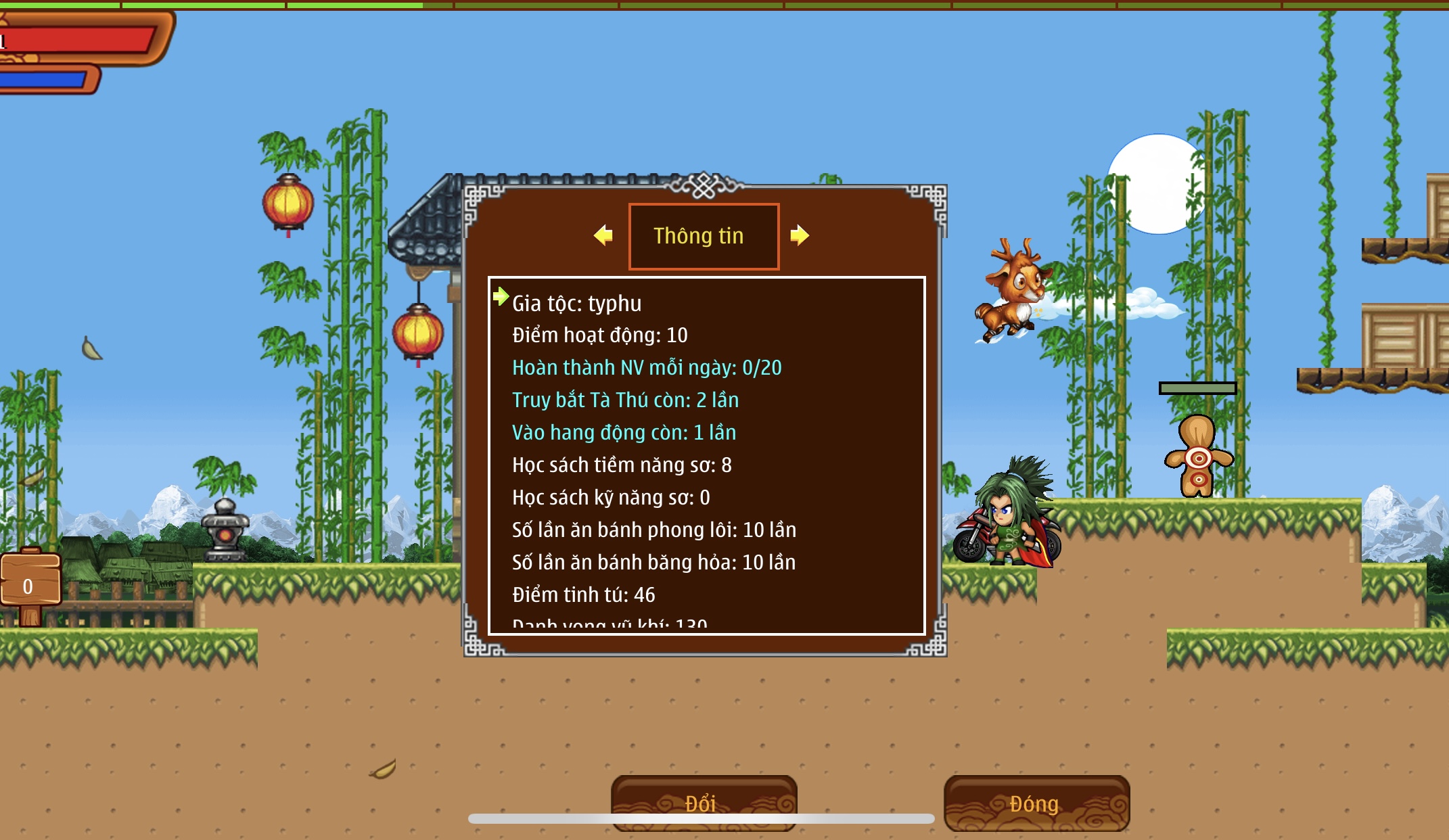1449x840 pixels.
Task: Select the bánh phong lôi row
Action: pyautogui.click(x=653, y=530)
